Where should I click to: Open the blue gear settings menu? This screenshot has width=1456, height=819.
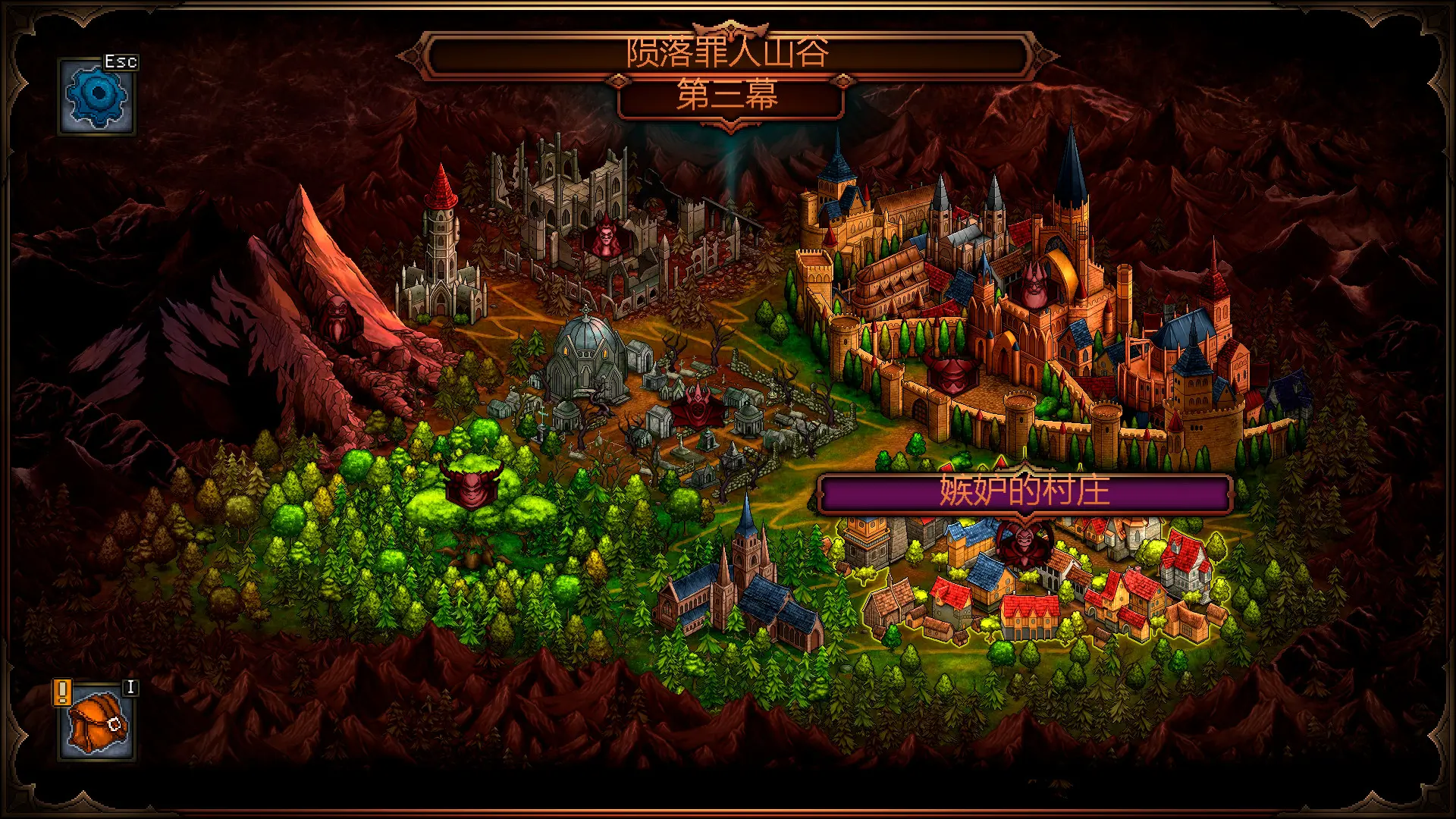96,97
